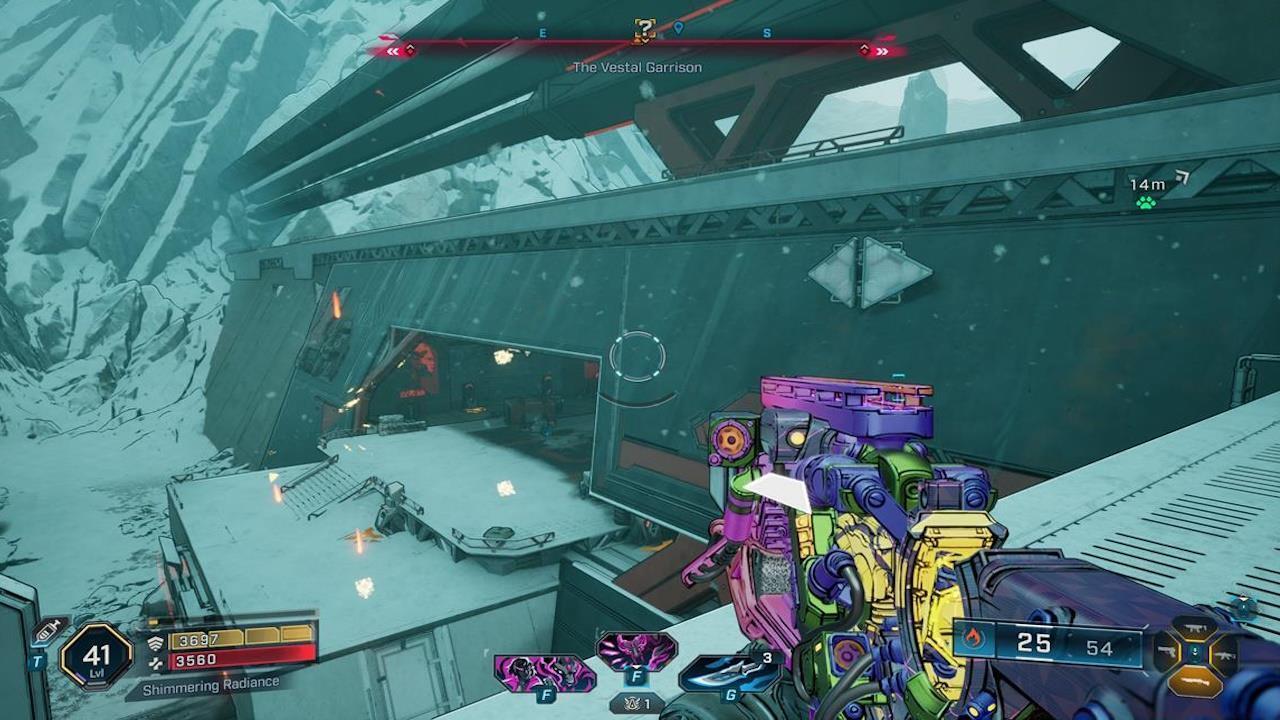The height and width of the screenshot is (720, 1280).
Task: Click the Shimmering Radiance status text
Action: (210, 685)
